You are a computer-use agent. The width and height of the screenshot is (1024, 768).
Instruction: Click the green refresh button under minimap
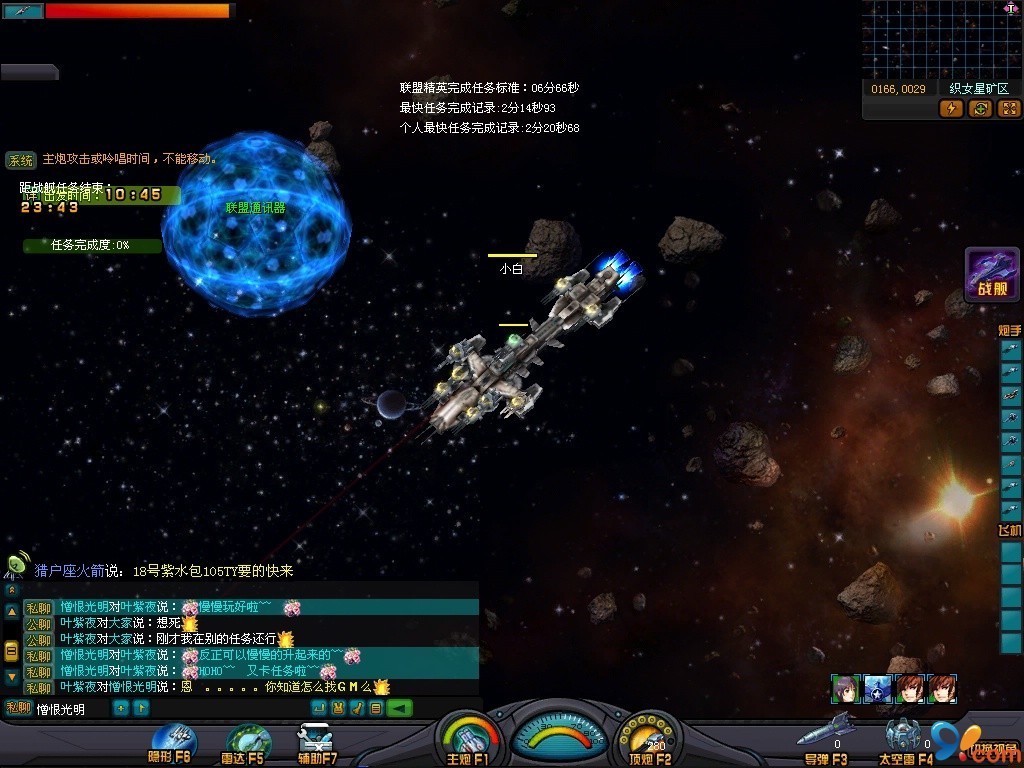(x=980, y=108)
